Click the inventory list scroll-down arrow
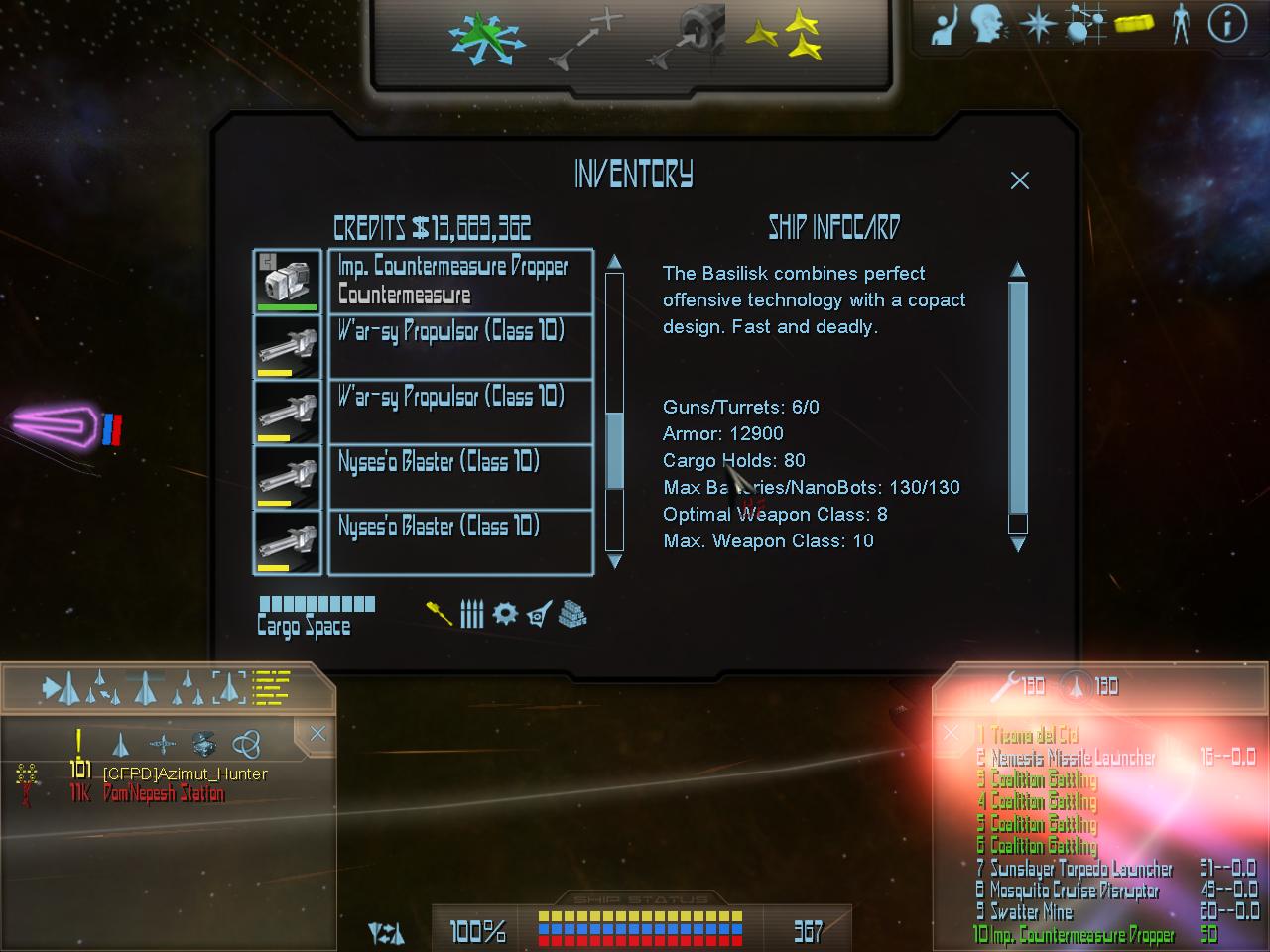1270x952 pixels. (614, 561)
